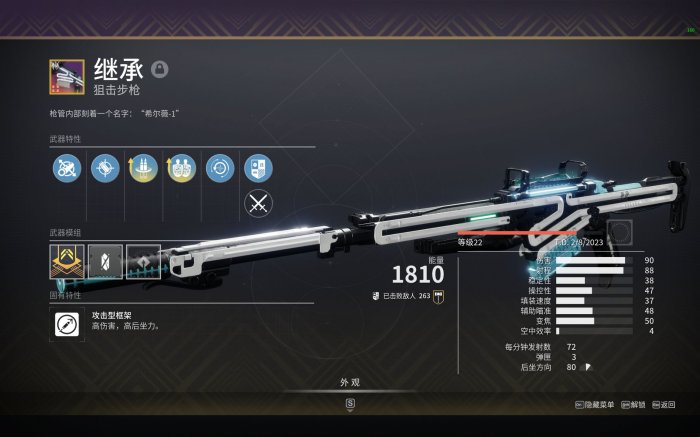Viewport: 700px width, 437px height.
Task: Select the crossed swords tracker icon
Action: click(258, 204)
